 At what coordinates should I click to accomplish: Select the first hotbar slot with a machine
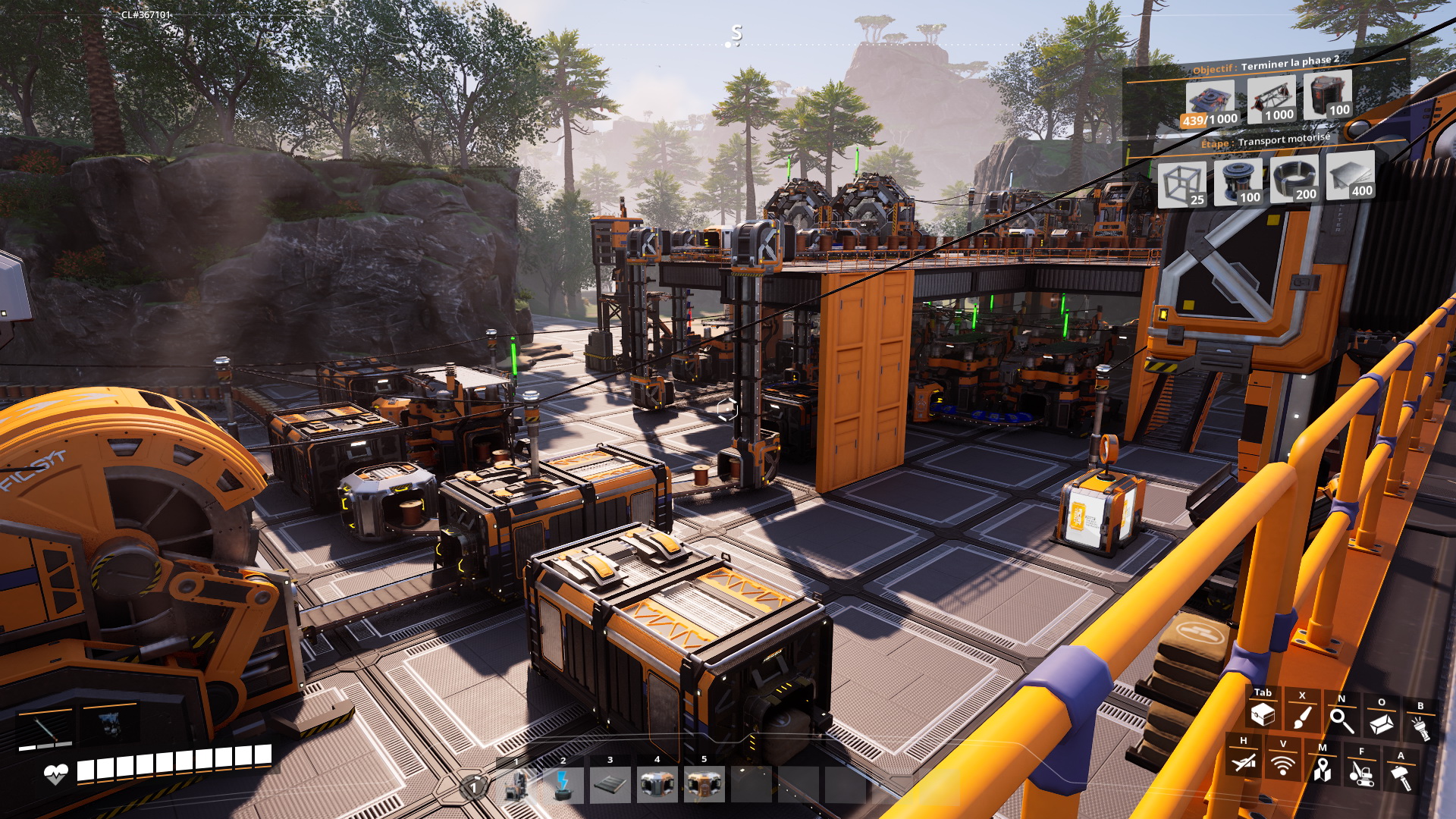pos(517,784)
